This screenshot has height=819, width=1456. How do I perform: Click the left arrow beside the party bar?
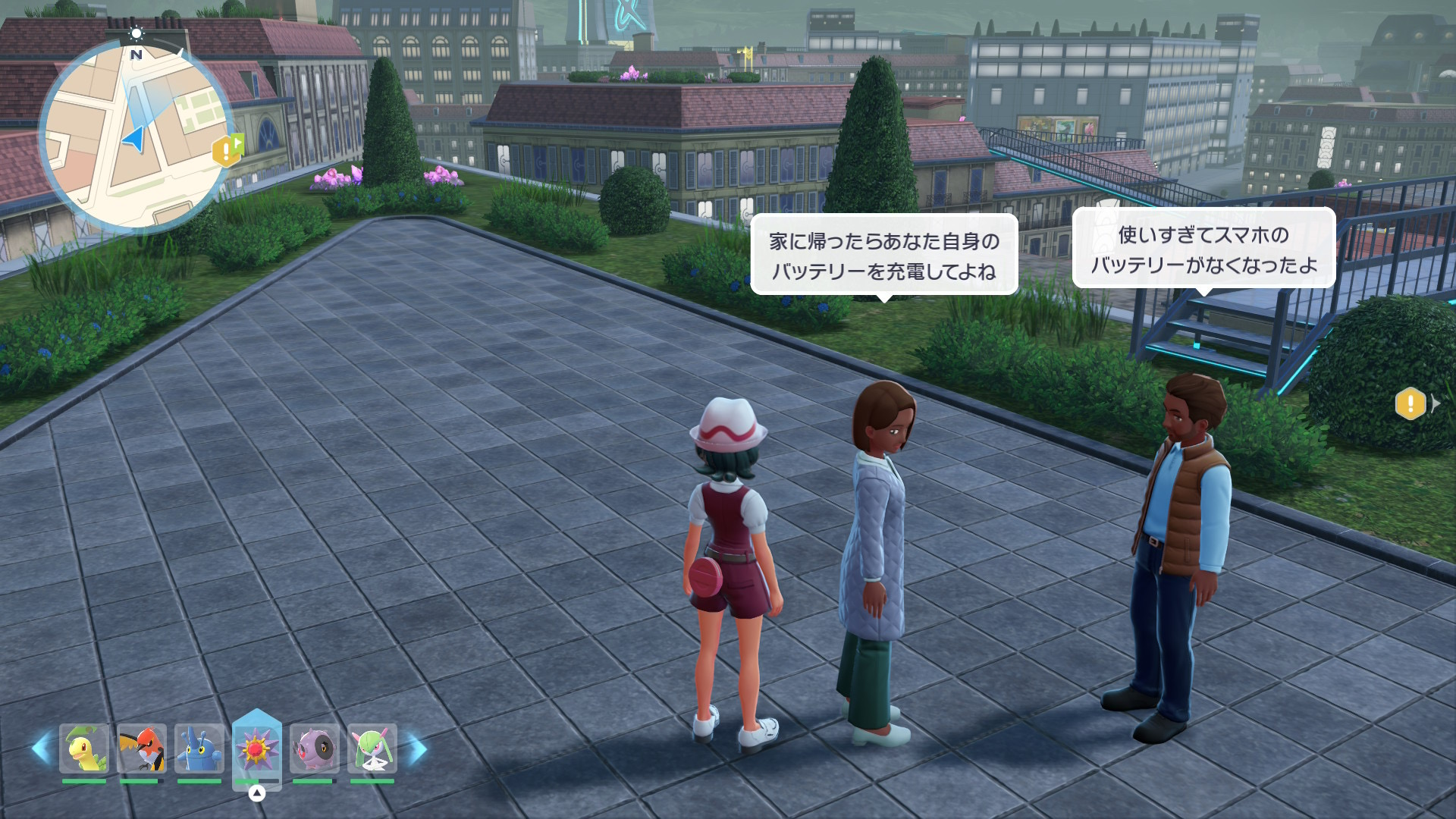point(41,748)
